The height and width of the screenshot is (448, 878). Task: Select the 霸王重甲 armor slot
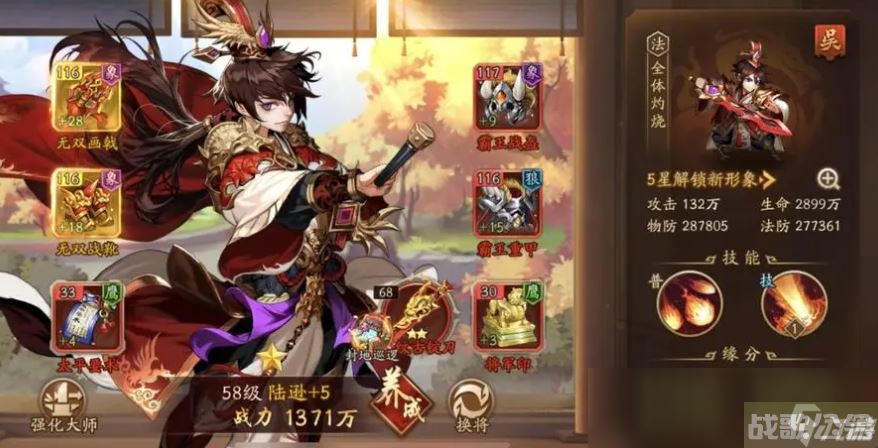(x=507, y=207)
